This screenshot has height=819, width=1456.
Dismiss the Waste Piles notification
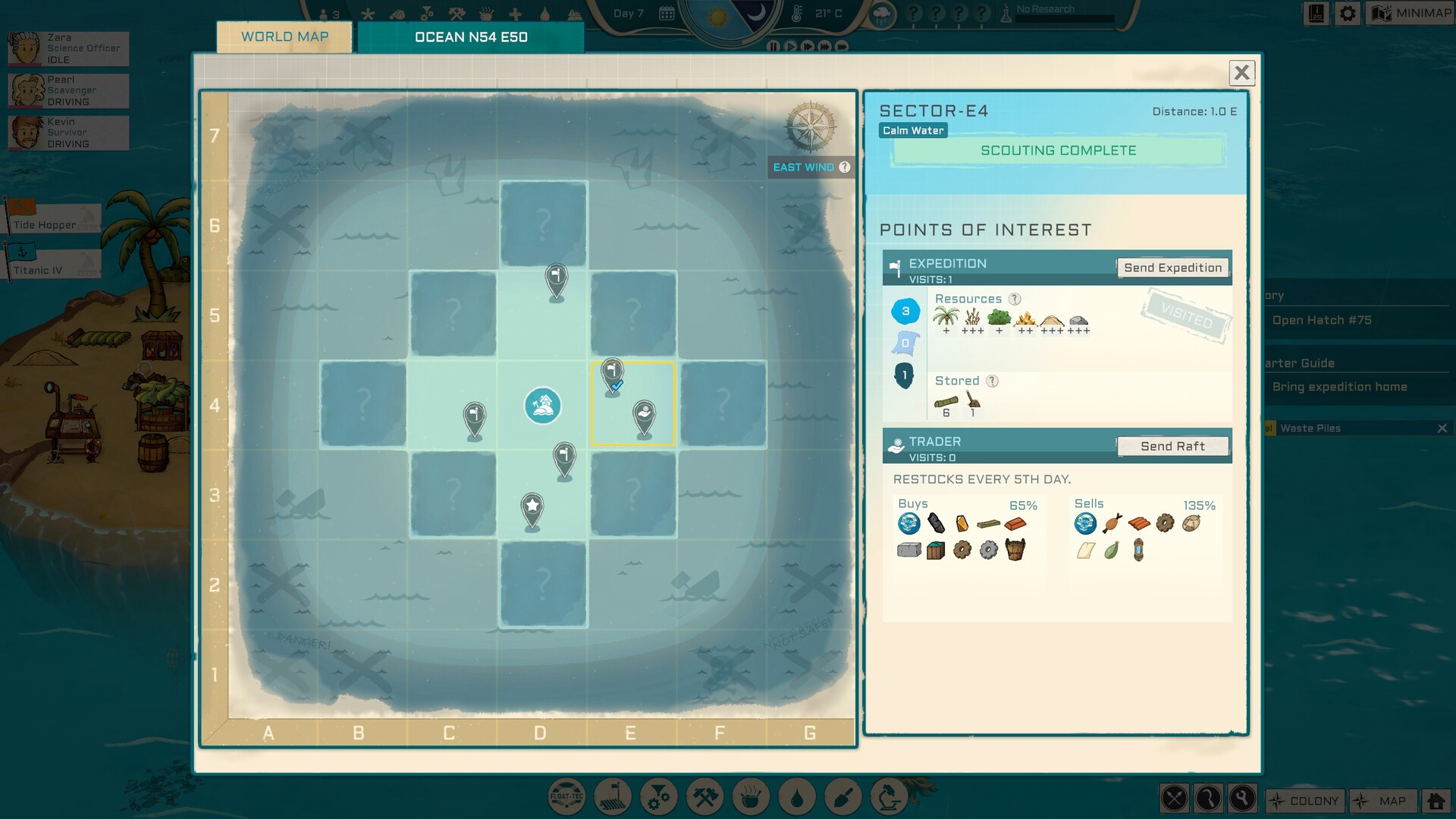(1442, 428)
